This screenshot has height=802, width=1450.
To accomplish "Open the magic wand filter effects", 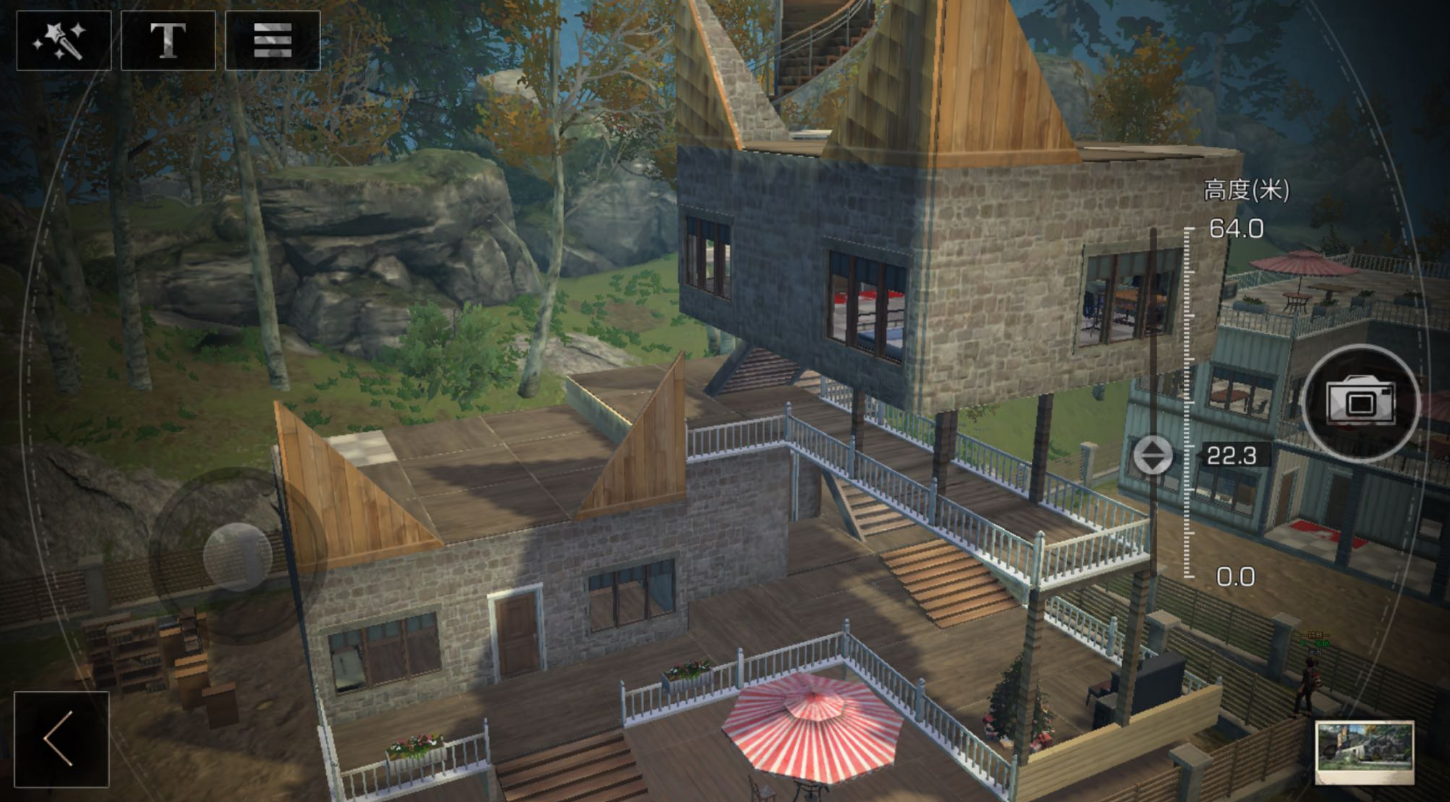I will pos(63,40).
